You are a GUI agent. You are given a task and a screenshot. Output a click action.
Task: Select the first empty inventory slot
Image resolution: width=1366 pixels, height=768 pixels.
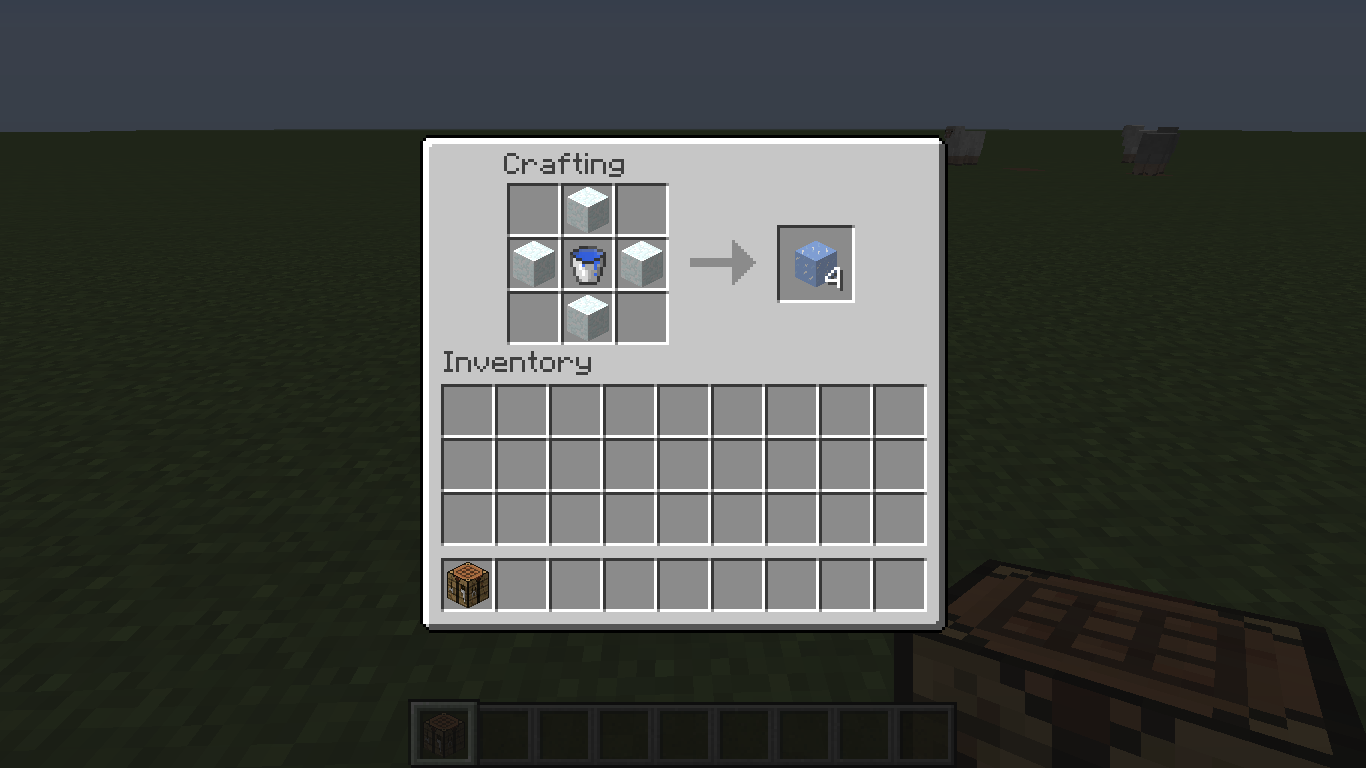pos(466,411)
